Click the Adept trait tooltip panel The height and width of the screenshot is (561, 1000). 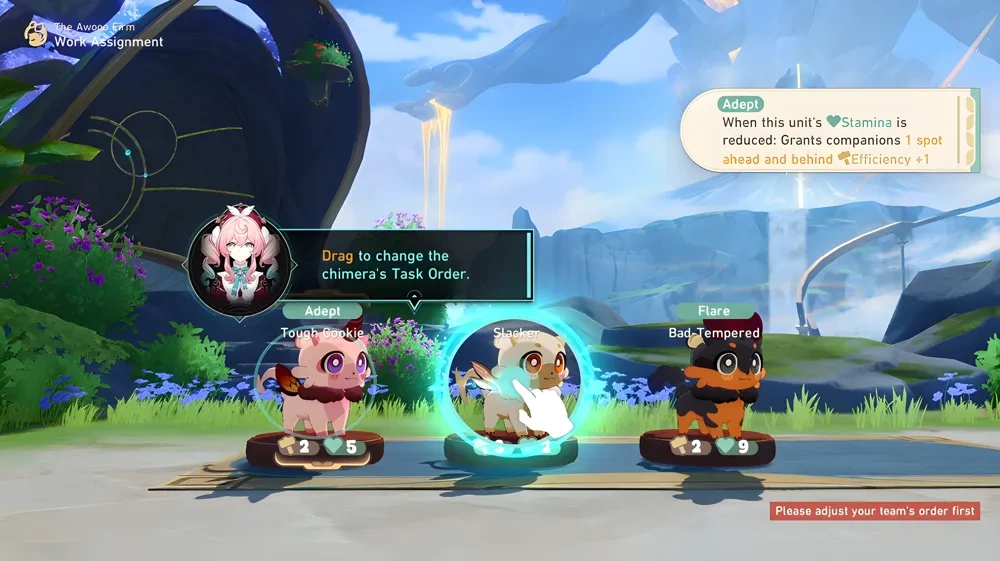pos(828,131)
